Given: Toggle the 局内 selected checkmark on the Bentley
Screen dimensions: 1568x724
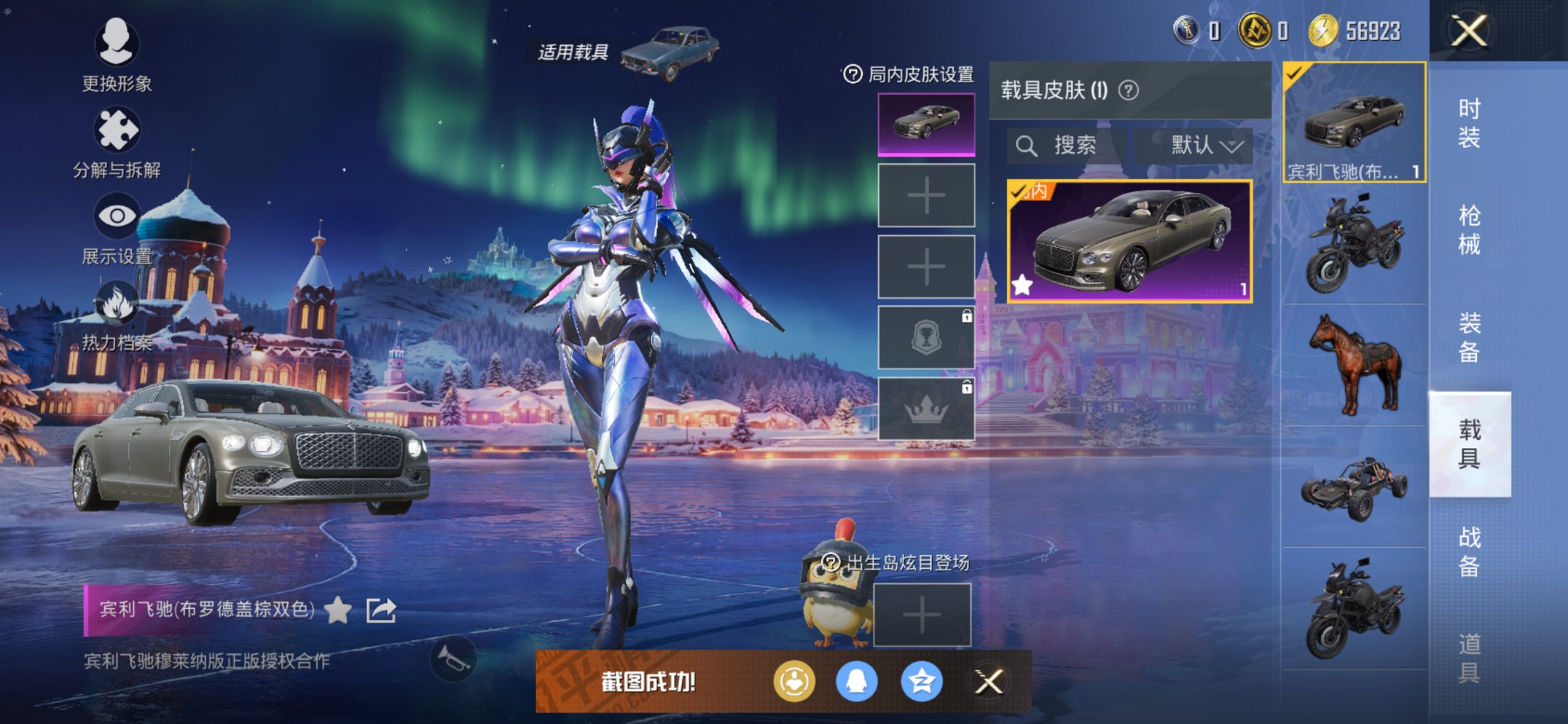Looking at the screenshot, I should point(1019,192).
